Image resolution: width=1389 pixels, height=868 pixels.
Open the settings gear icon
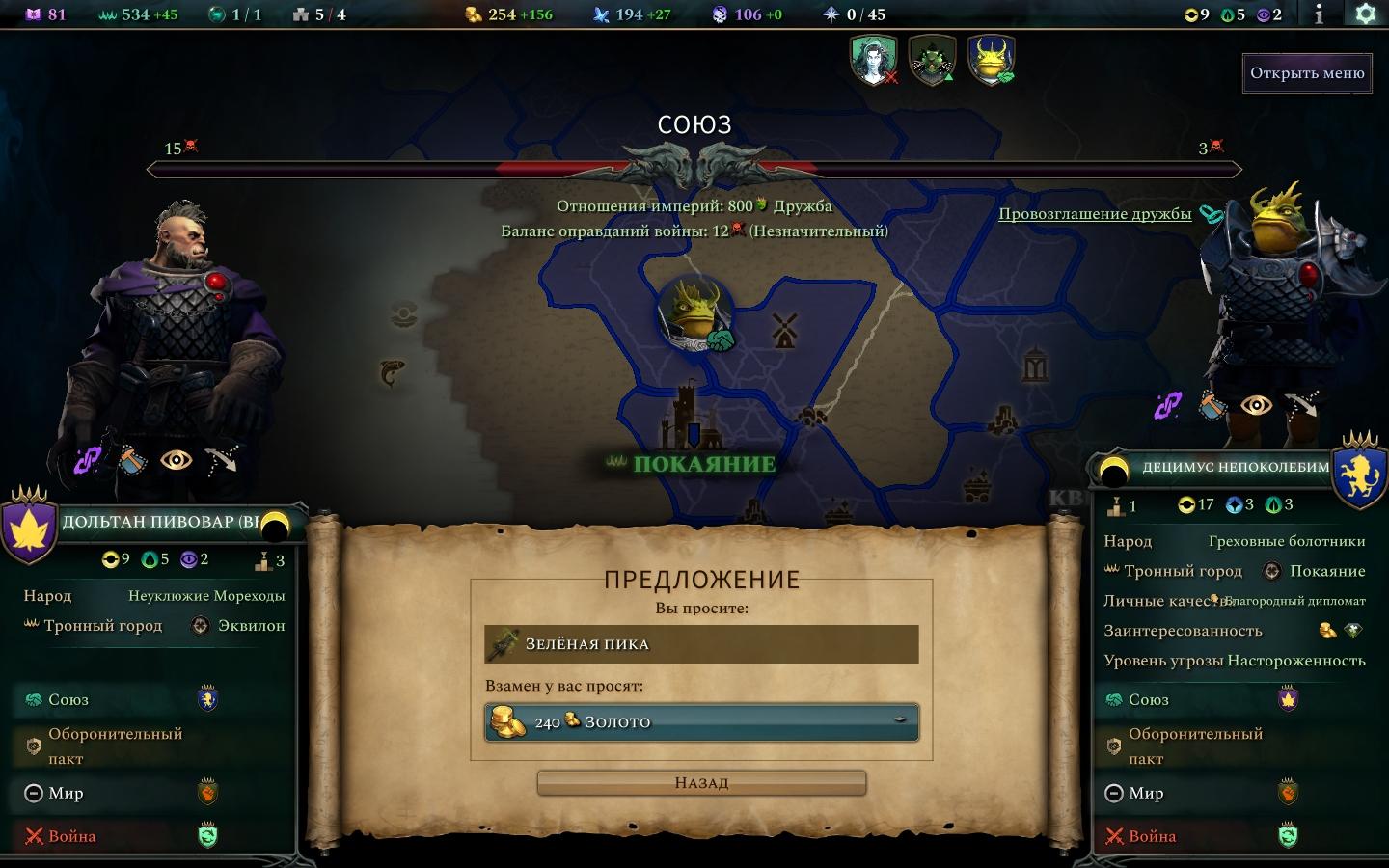click(x=1365, y=14)
